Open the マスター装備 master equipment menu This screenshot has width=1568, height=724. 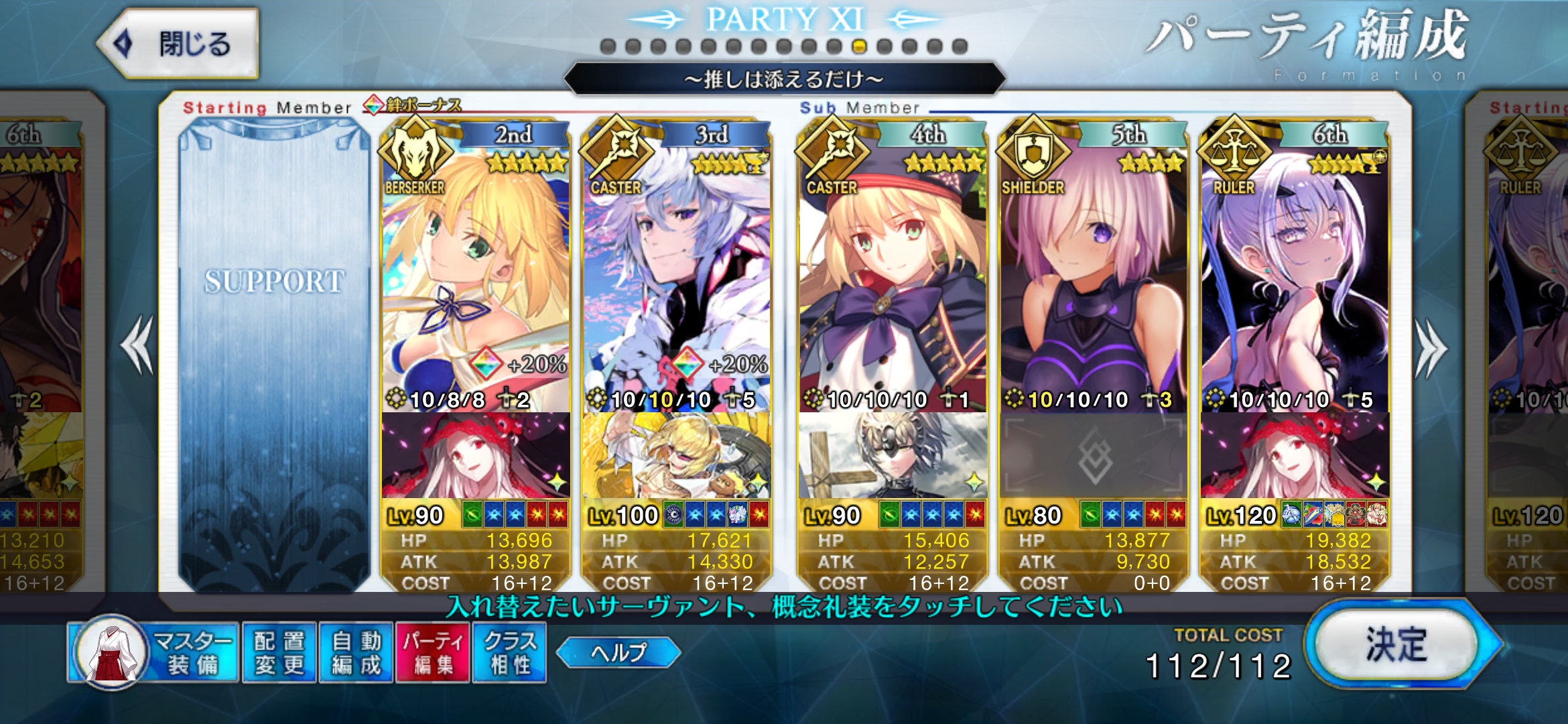[154, 652]
